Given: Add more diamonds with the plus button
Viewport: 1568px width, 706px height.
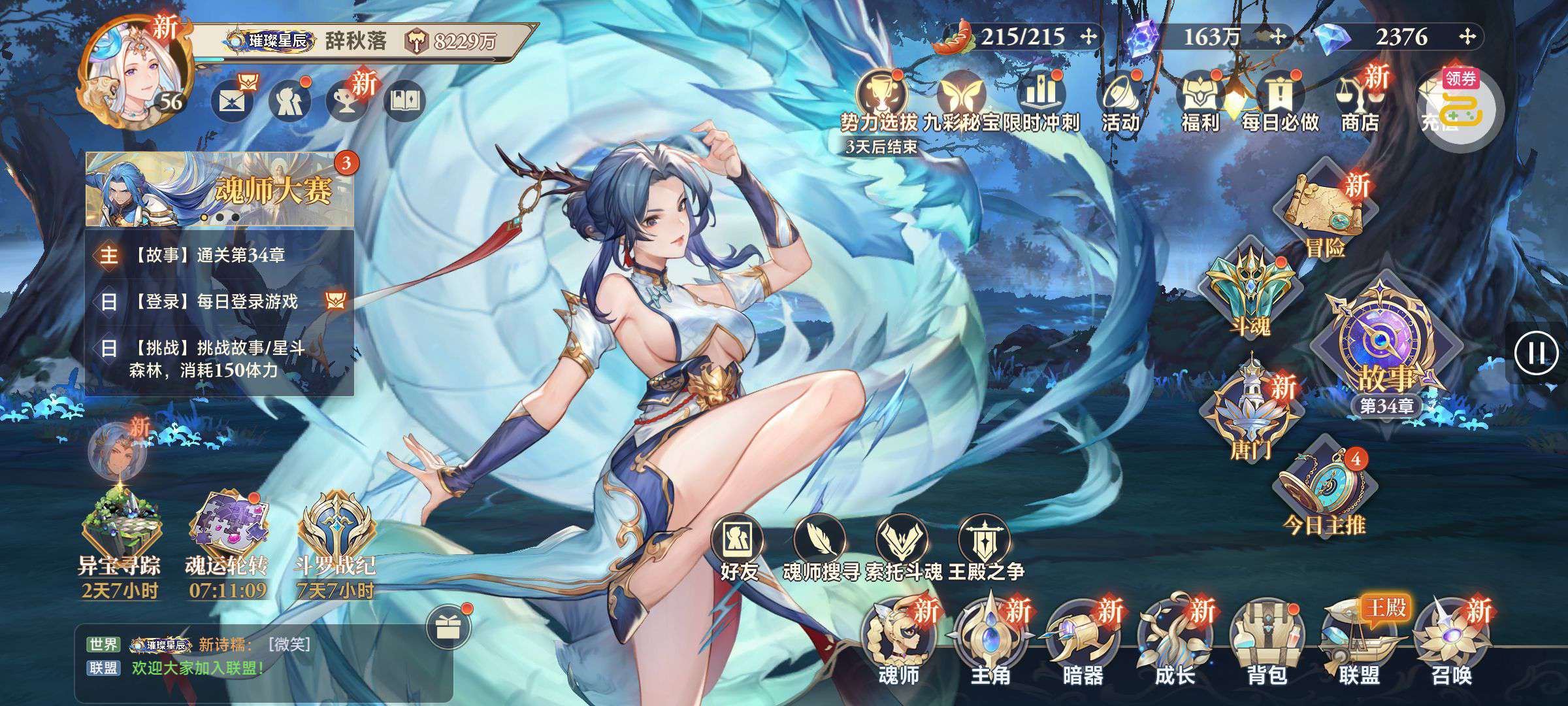Looking at the screenshot, I should tap(1467, 37).
